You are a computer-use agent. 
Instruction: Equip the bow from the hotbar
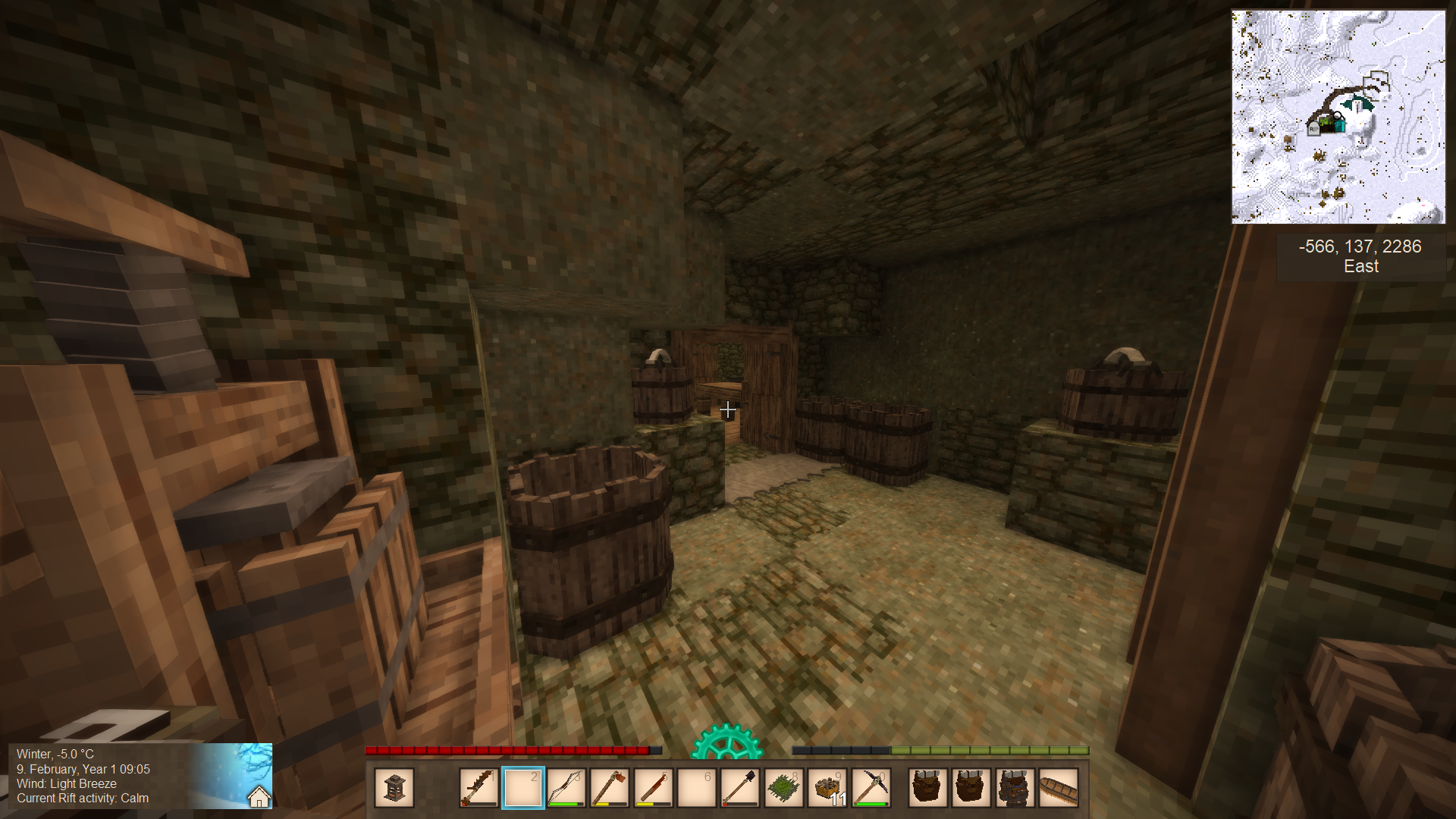pos(566,788)
